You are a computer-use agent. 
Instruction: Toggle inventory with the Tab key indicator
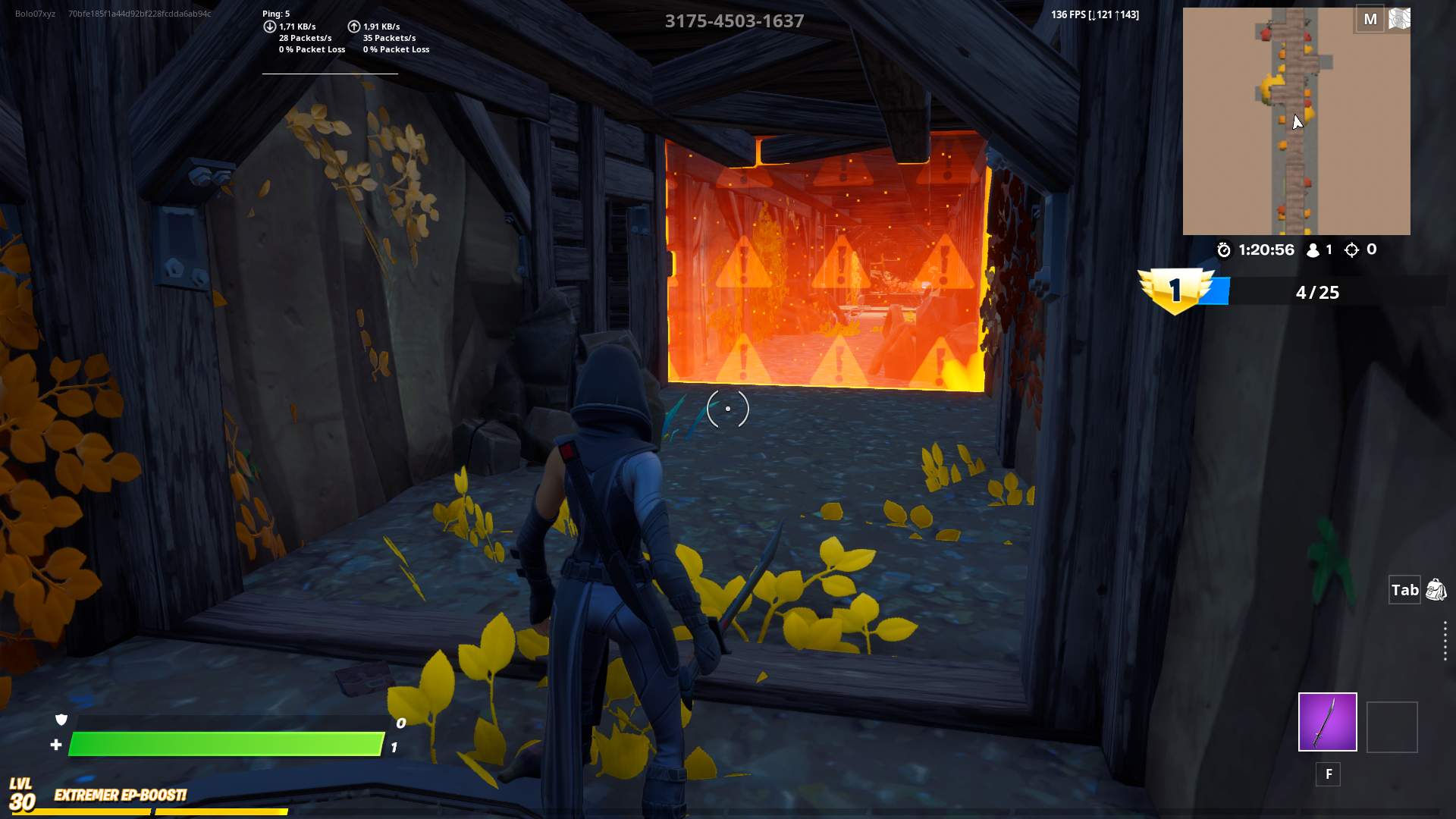click(1404, 589)
